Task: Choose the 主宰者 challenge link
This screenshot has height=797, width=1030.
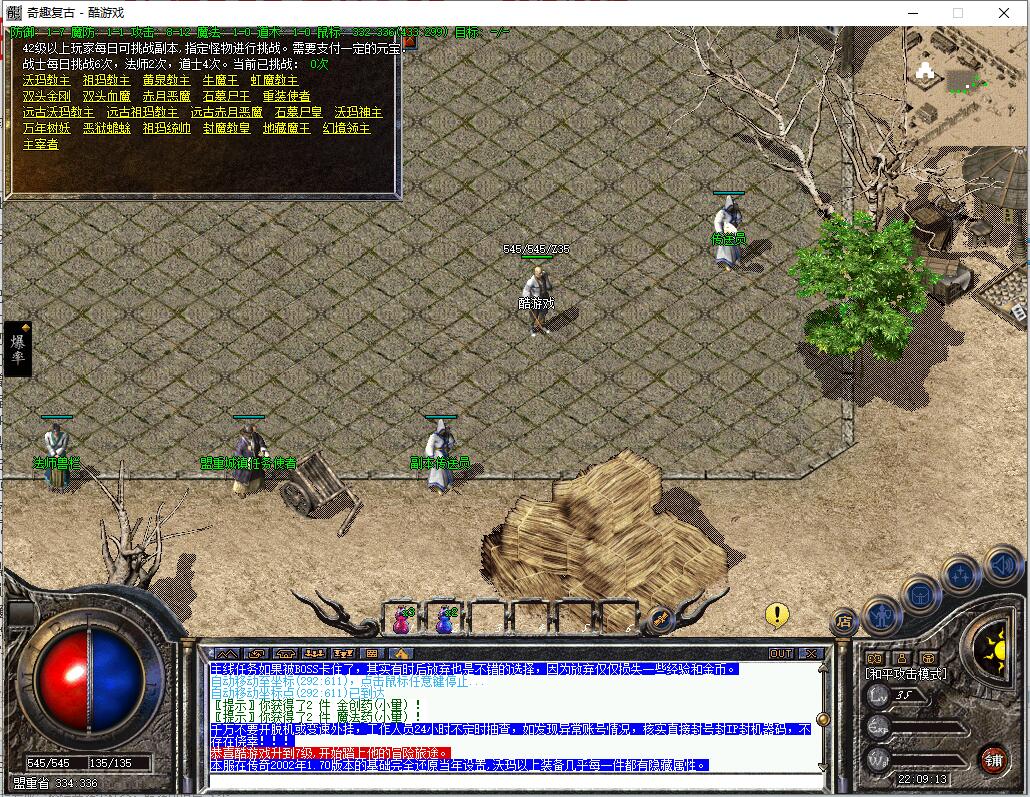Action: click(x=40, y=144)
